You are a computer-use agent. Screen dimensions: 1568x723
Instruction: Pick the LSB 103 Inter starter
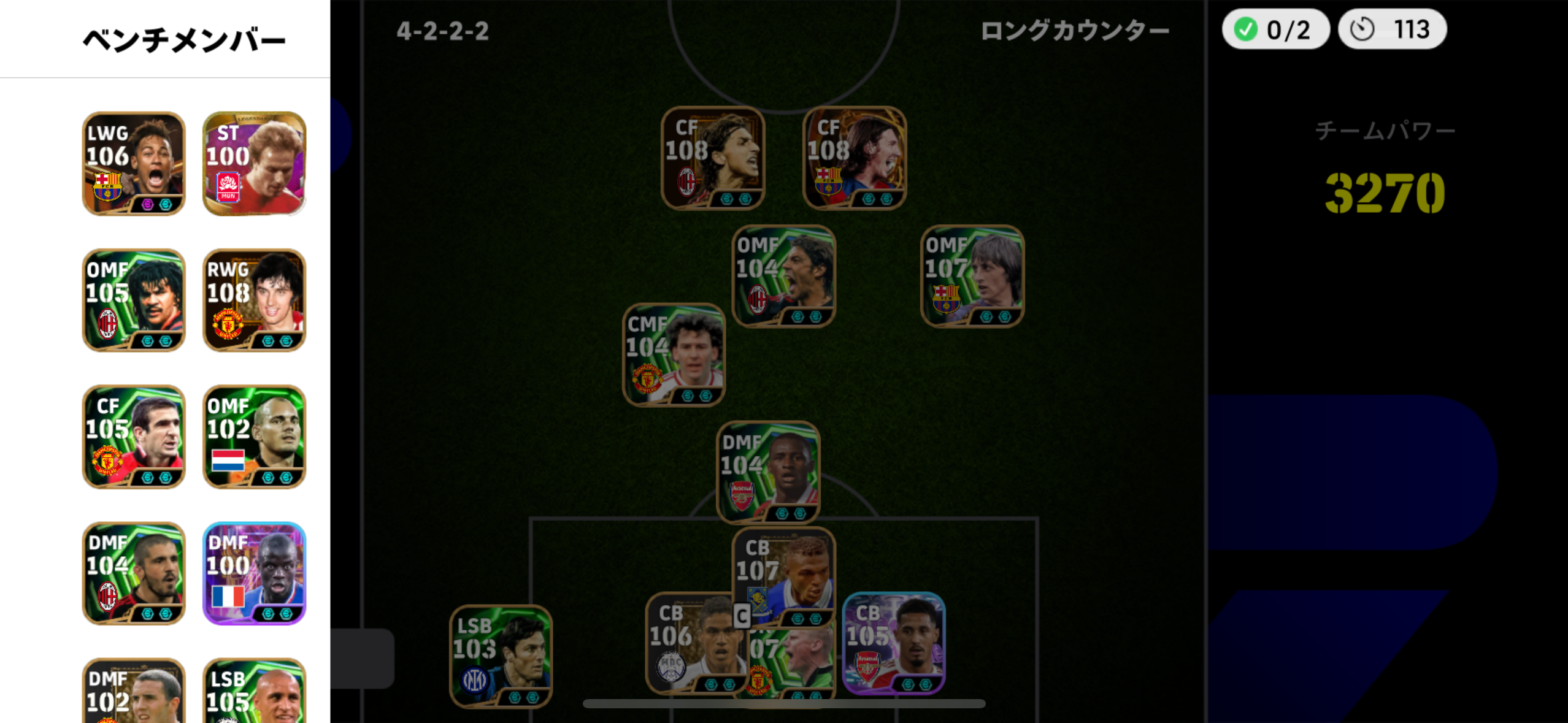click(501, 656)
